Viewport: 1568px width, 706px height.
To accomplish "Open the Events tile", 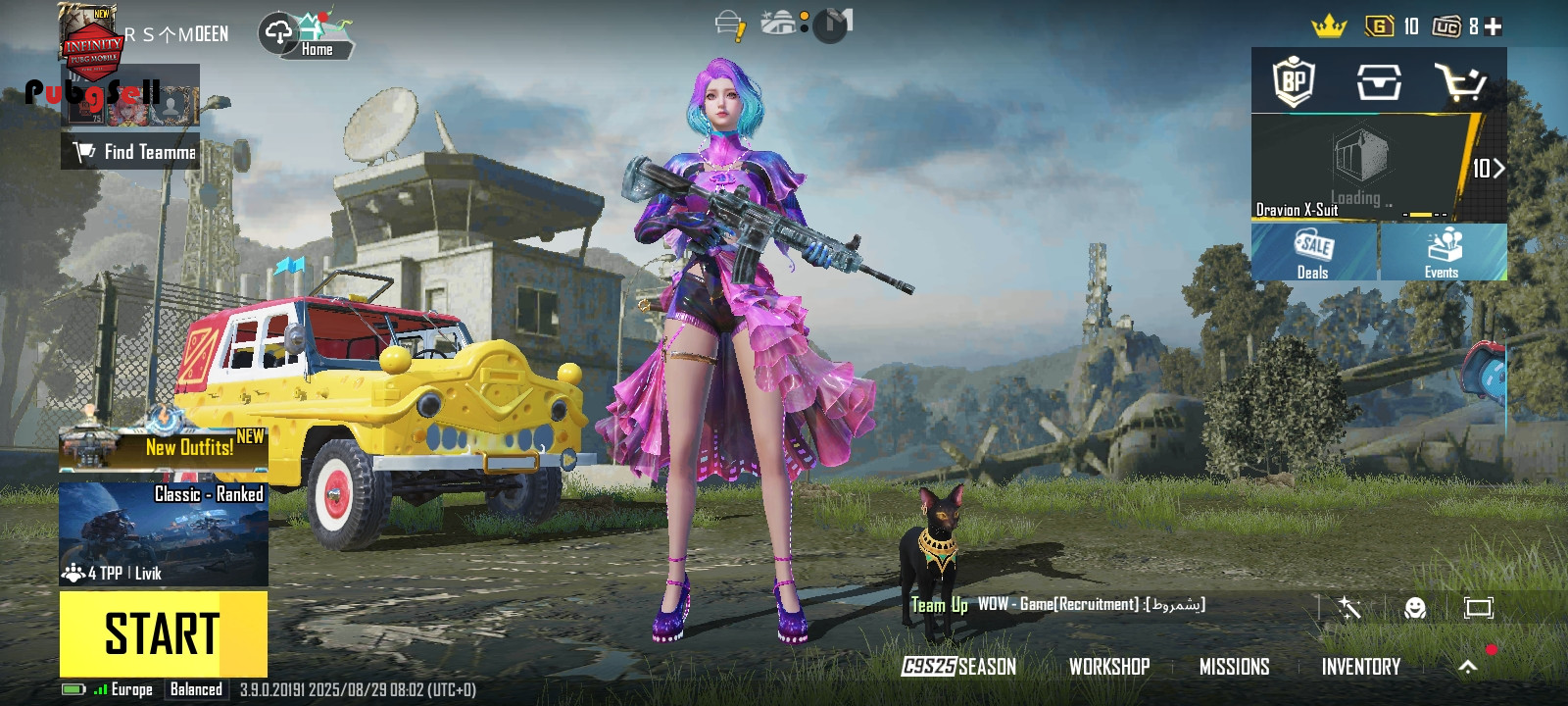I will click(x=1443, y=252).
